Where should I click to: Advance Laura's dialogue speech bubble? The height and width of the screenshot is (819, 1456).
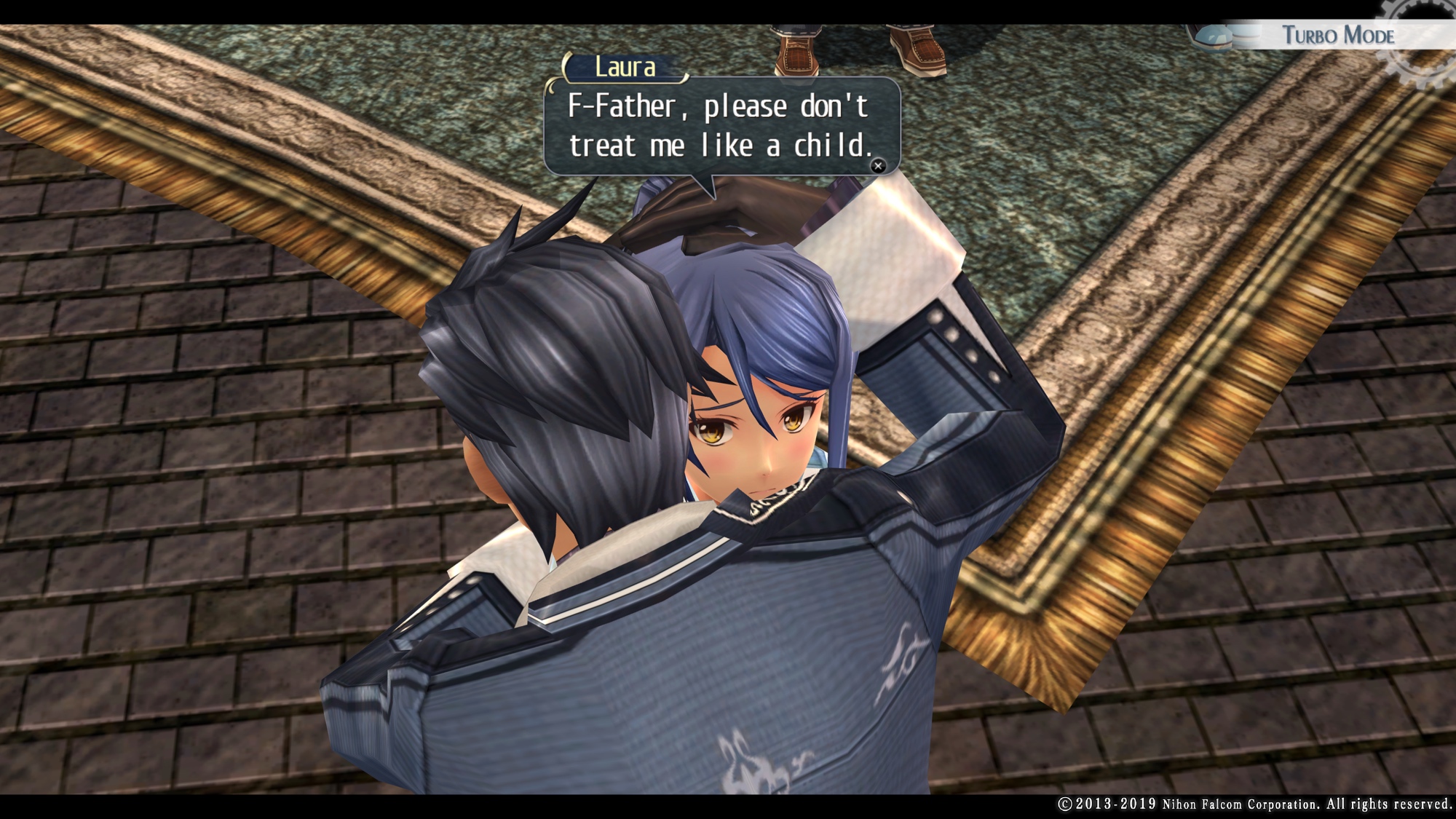(721, 126)
